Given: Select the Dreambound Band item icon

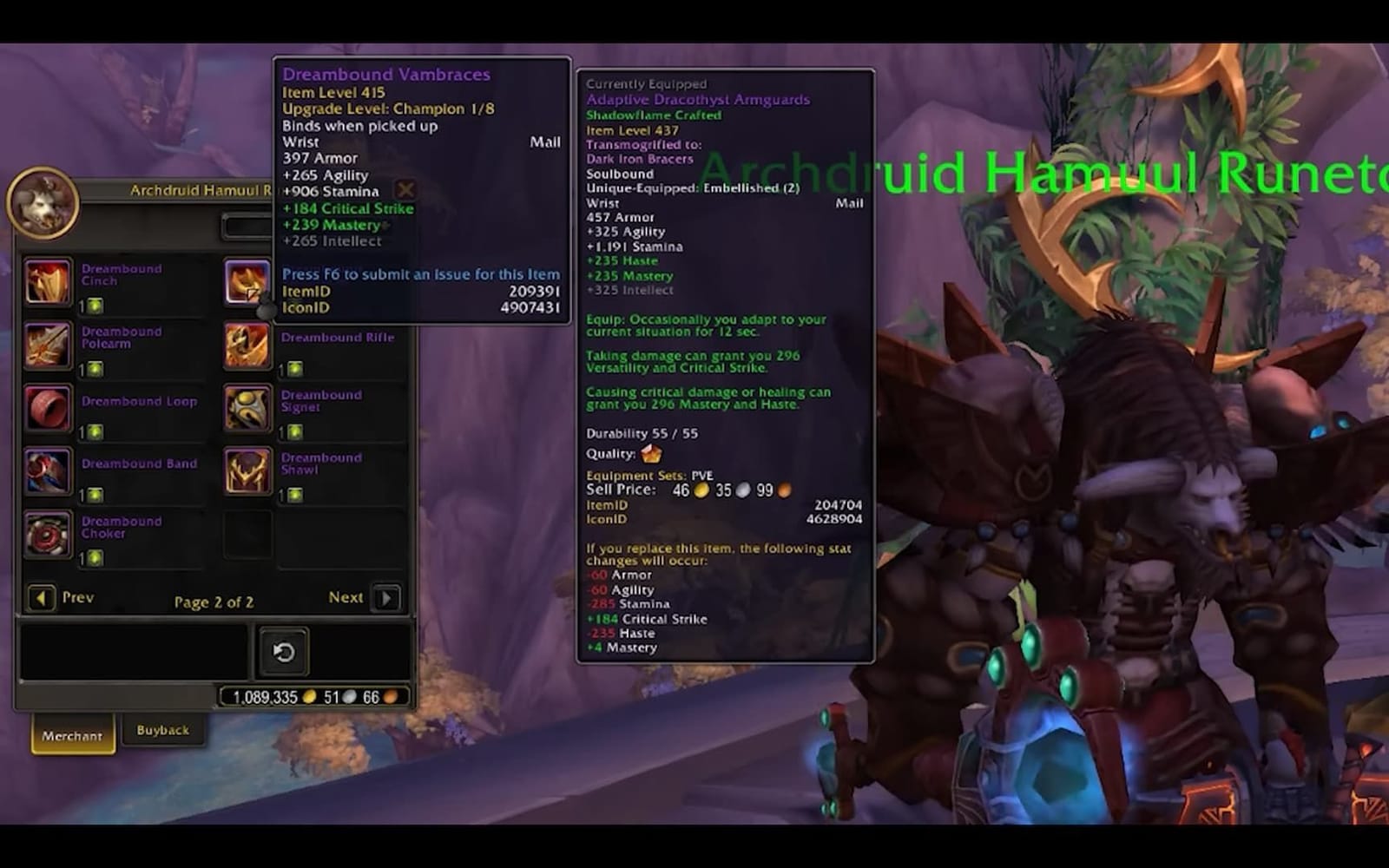Looking at the screenshot, I should (x=48, y=471).
